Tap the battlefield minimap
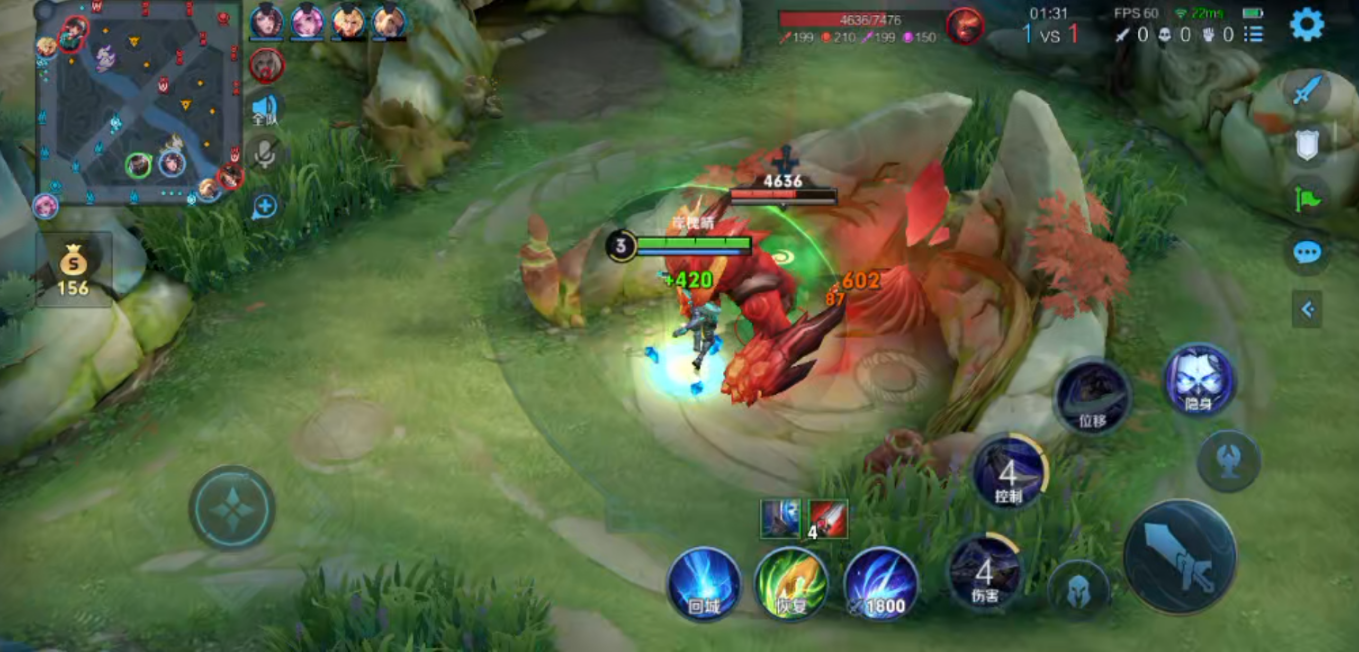Screen dimensions: 1359x652 [139, 102]
